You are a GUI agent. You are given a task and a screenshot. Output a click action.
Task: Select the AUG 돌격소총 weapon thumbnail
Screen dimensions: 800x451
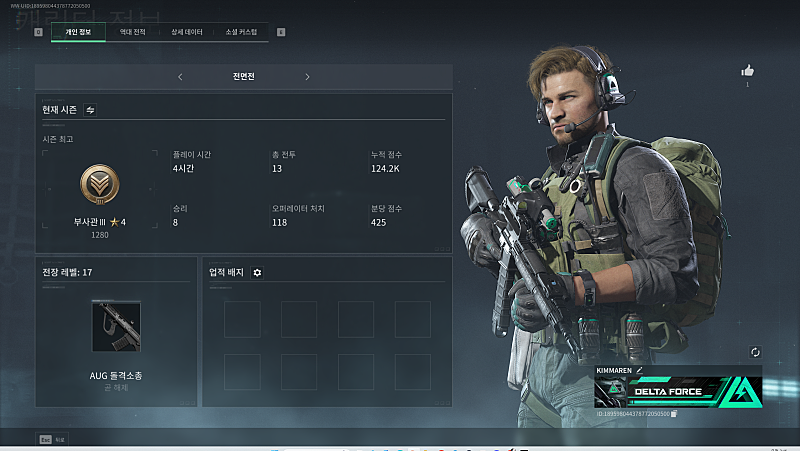pyautogui.click(x=116, y=327)
